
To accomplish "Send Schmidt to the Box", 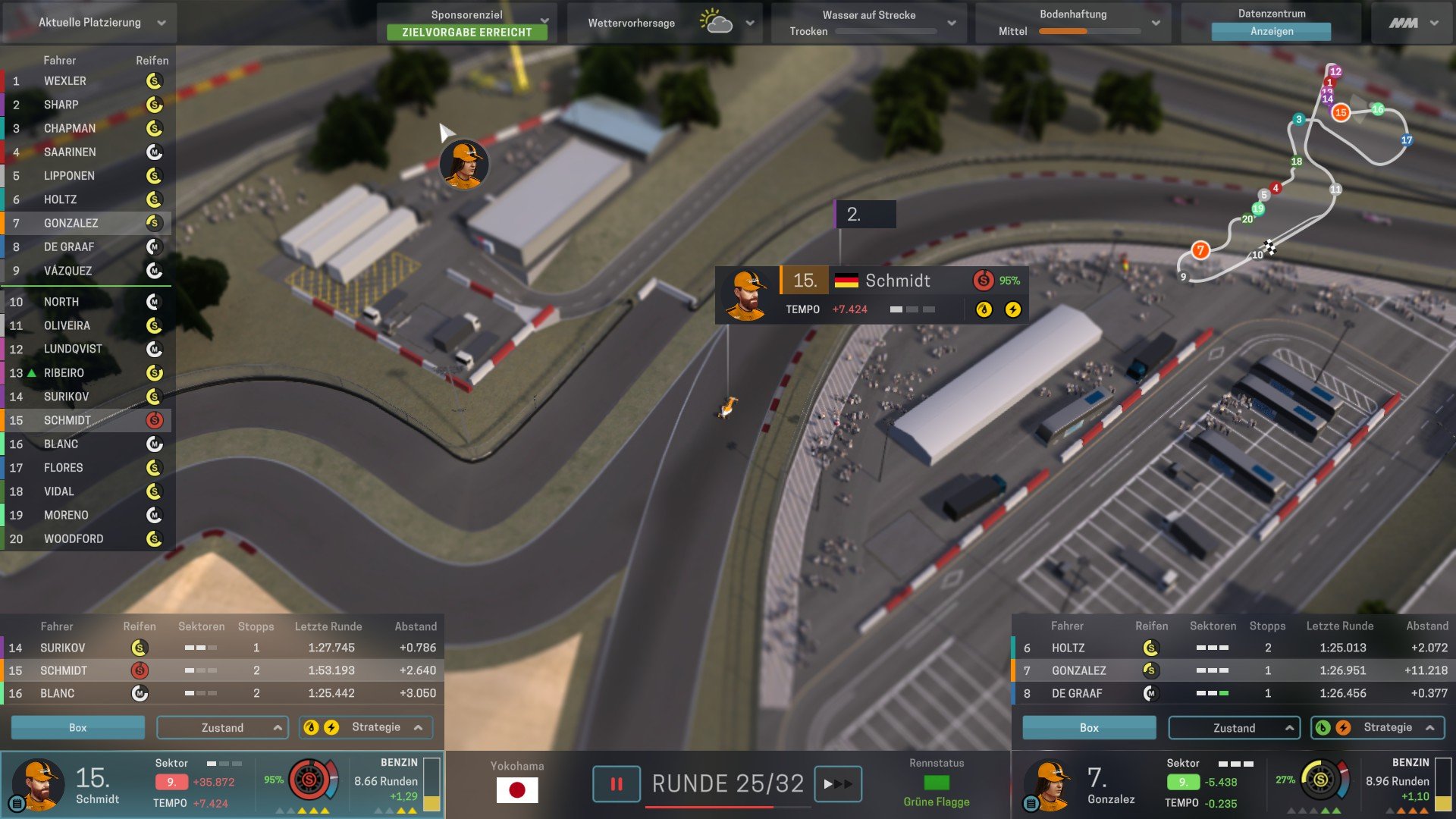I will (77, 727).
